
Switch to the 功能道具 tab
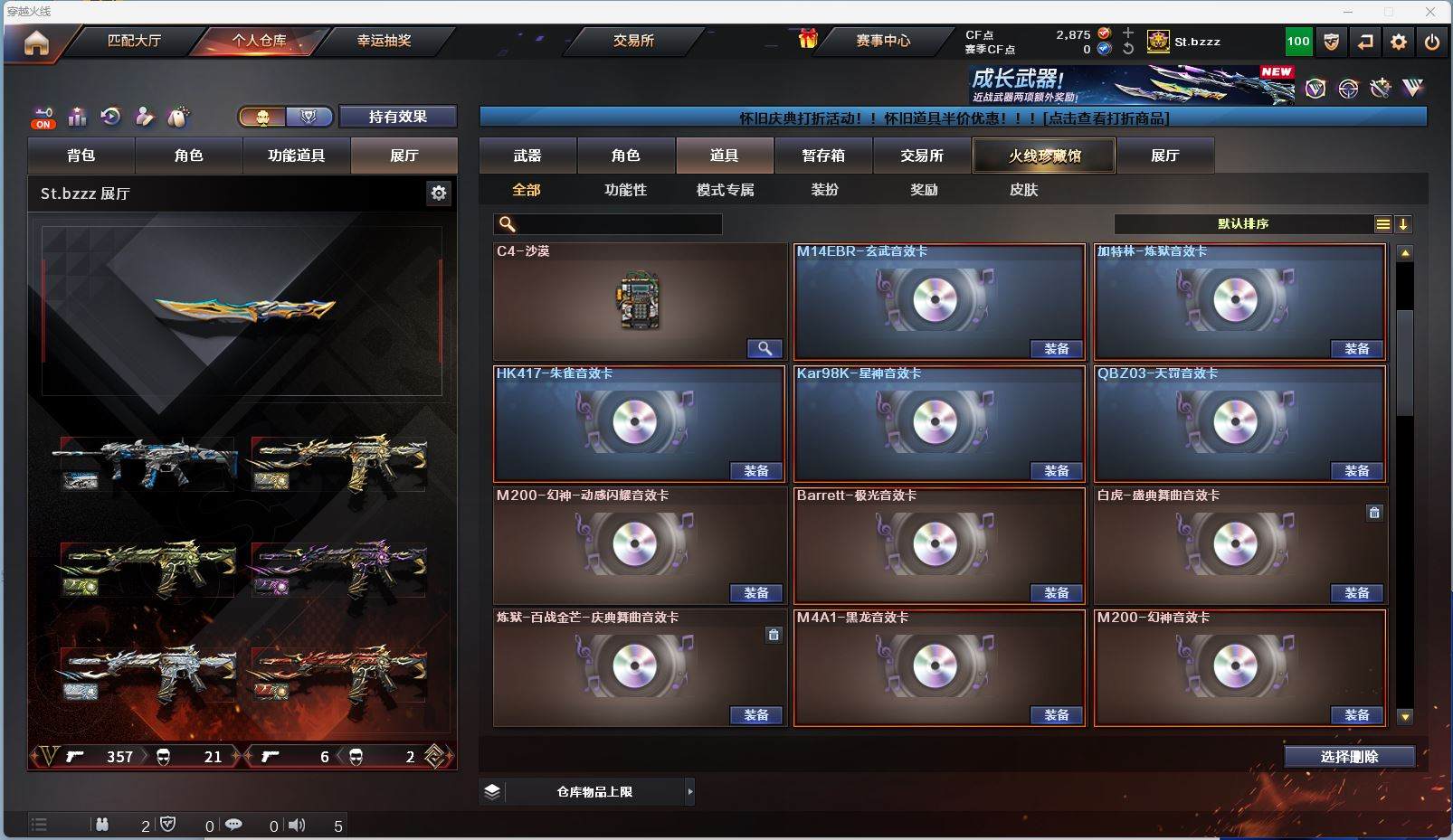tap(296, 156)
